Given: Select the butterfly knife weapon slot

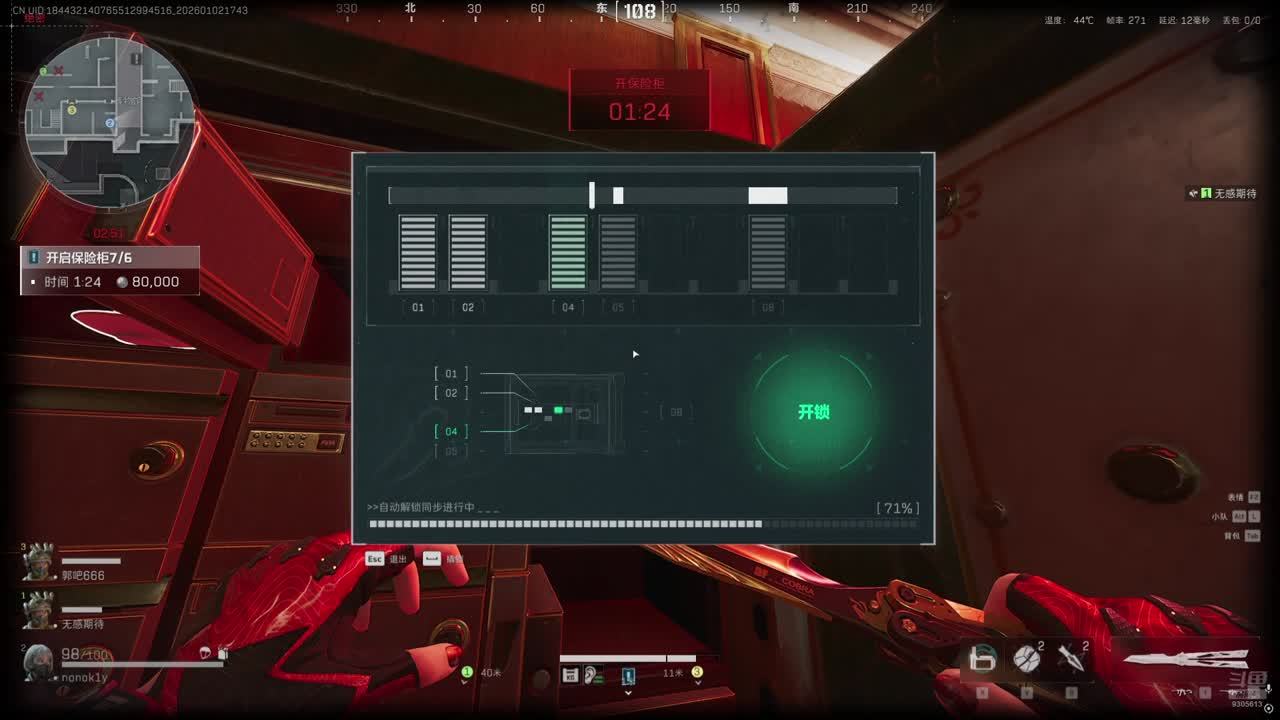Looking at the screenshot, I should 1187,660.
